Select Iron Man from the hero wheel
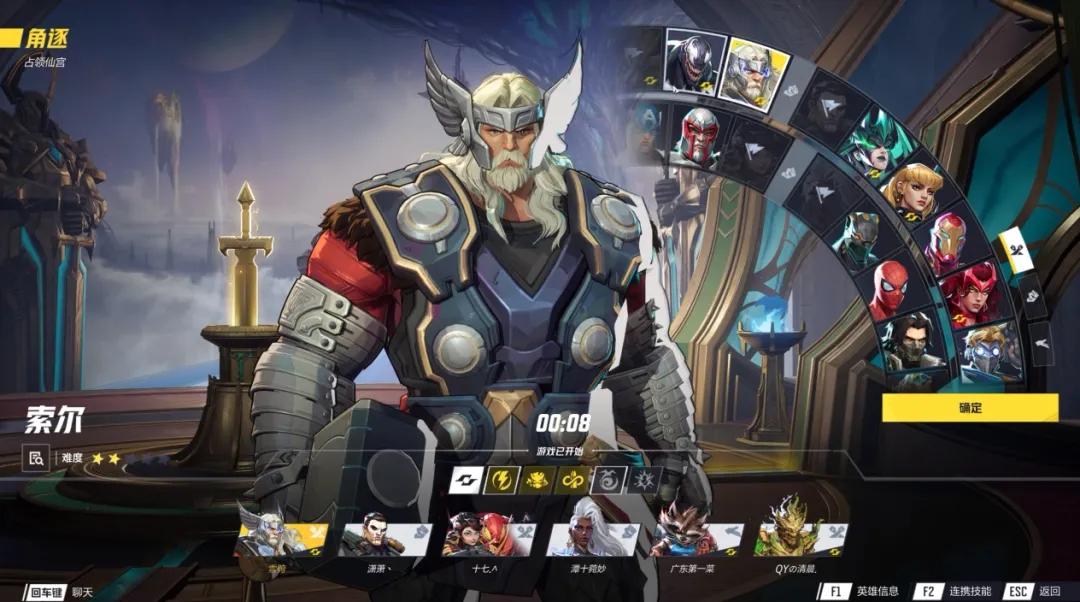This screenshot has width=1080, height=602. click(x=945, y=244)
